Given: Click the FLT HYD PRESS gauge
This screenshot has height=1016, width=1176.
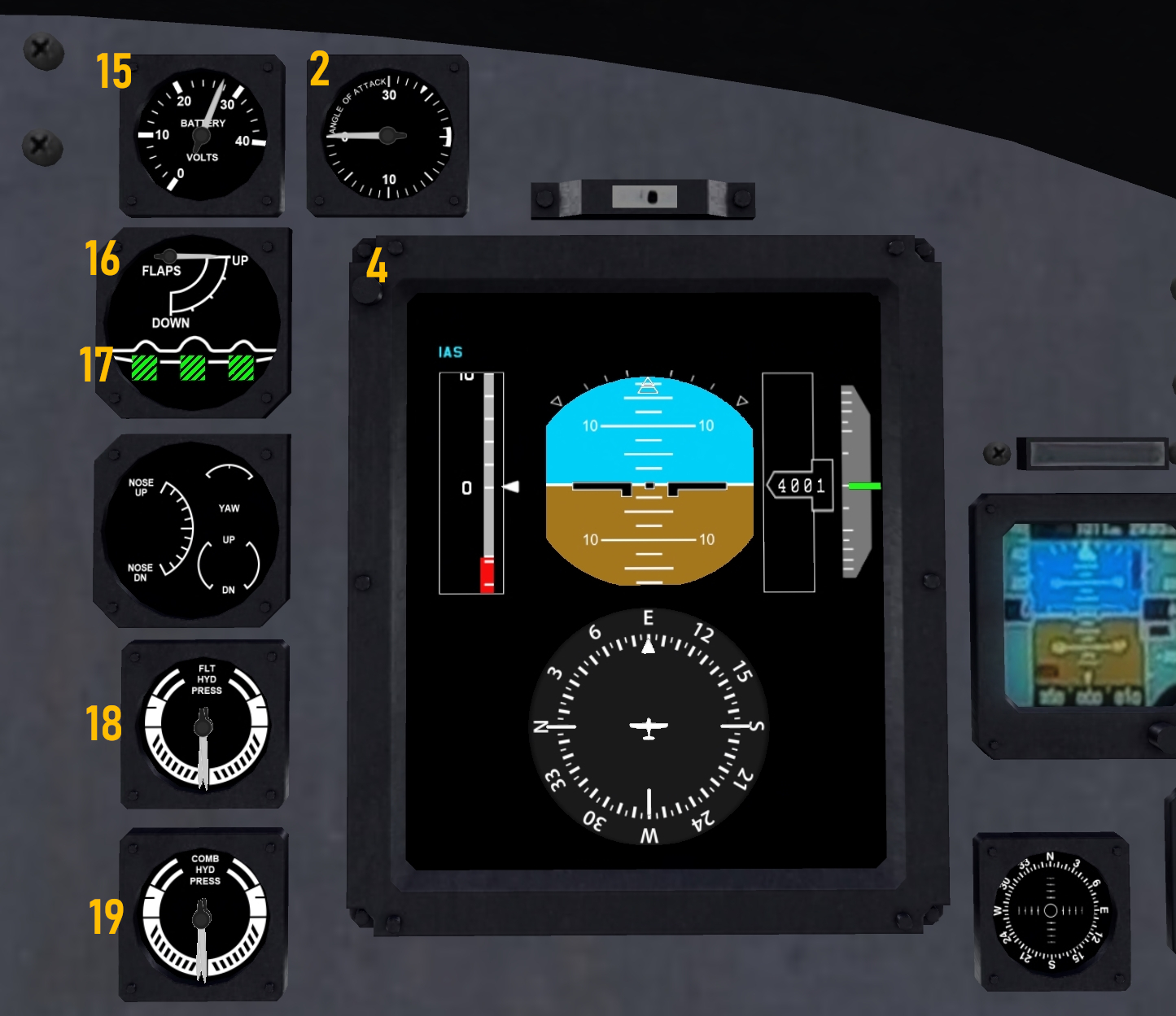Looking at the screenshot, I should point(203,724).
